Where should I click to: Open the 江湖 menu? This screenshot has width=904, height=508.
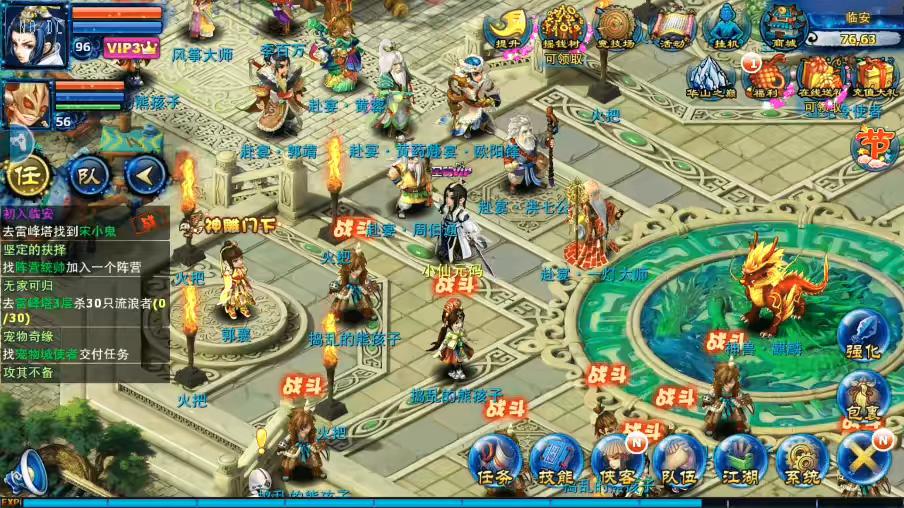click(740, 463)
